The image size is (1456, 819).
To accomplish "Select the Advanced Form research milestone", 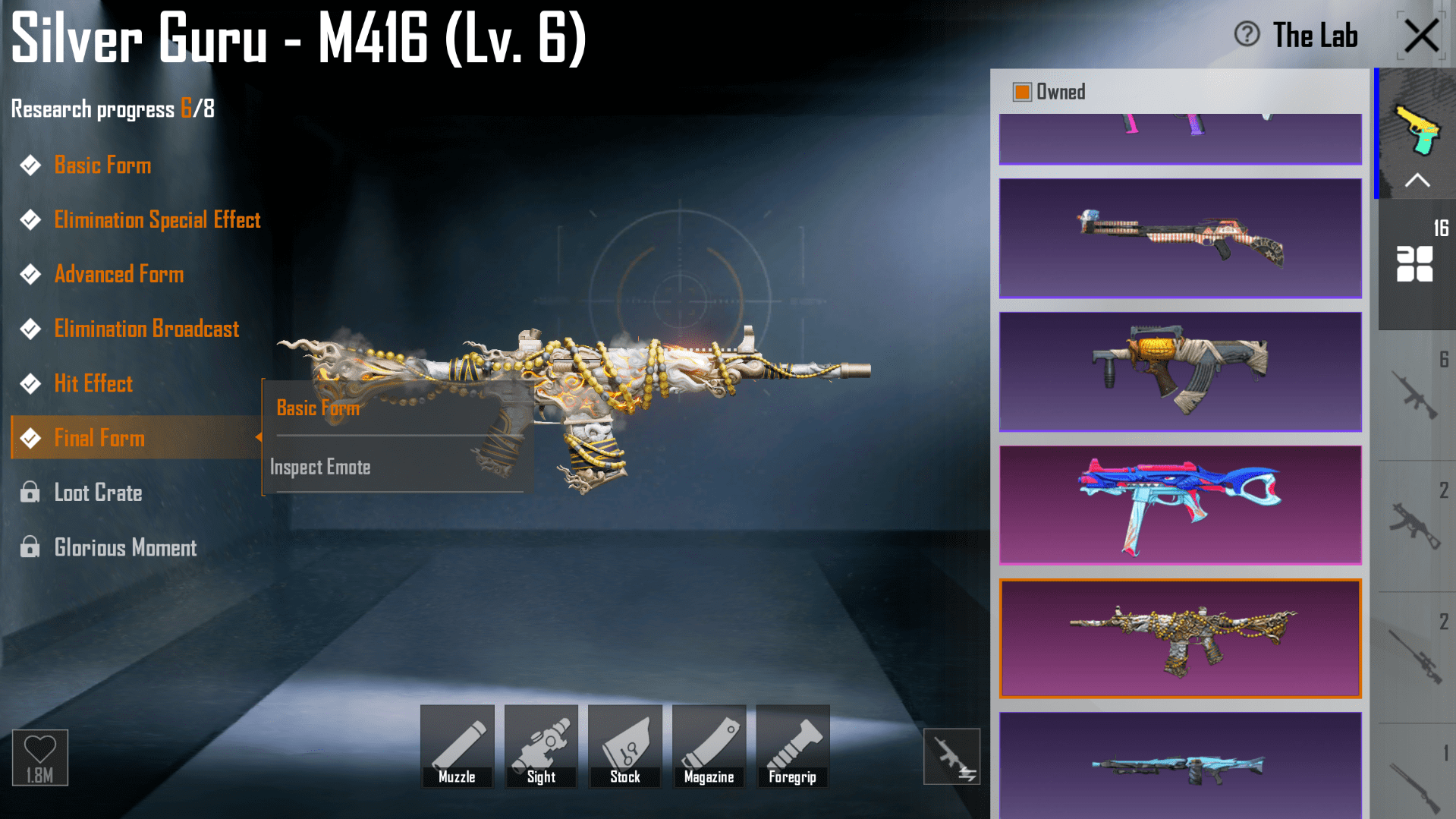I will (119, 274).
